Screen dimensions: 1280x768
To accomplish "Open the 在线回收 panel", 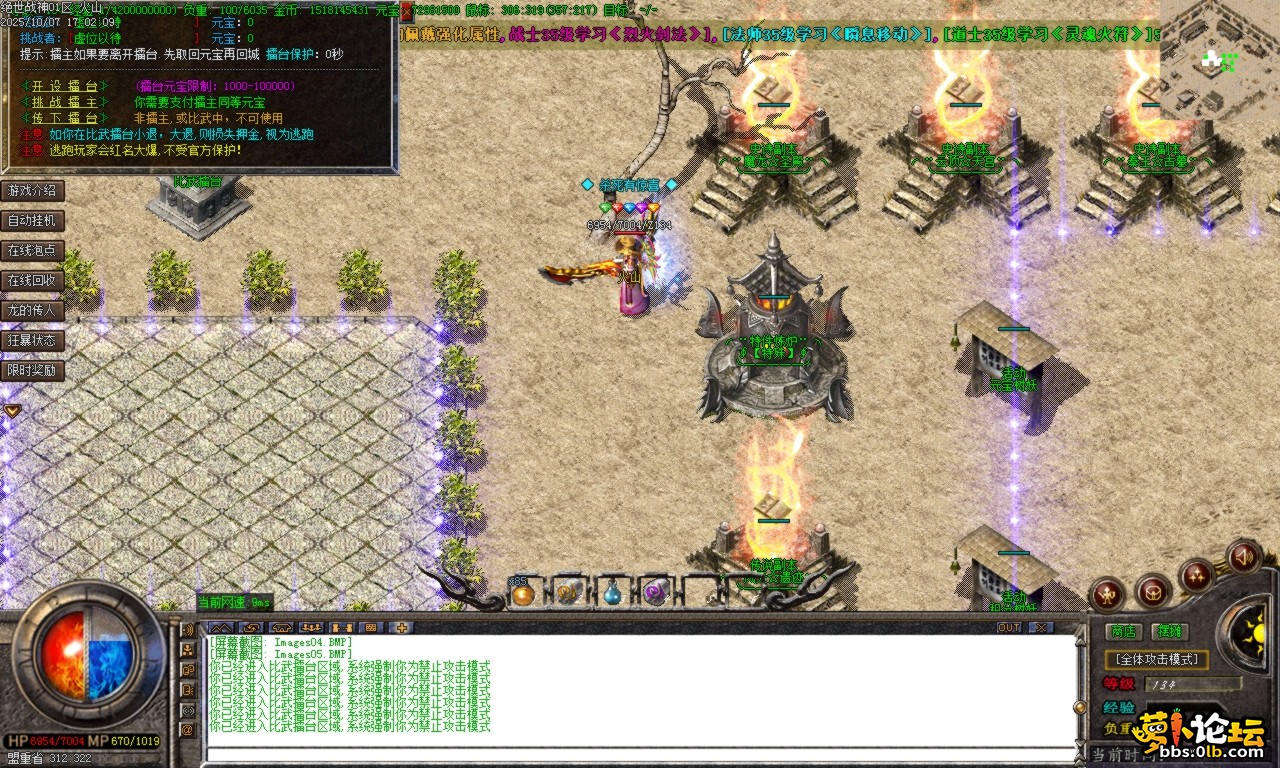I will tap(32, 281).
